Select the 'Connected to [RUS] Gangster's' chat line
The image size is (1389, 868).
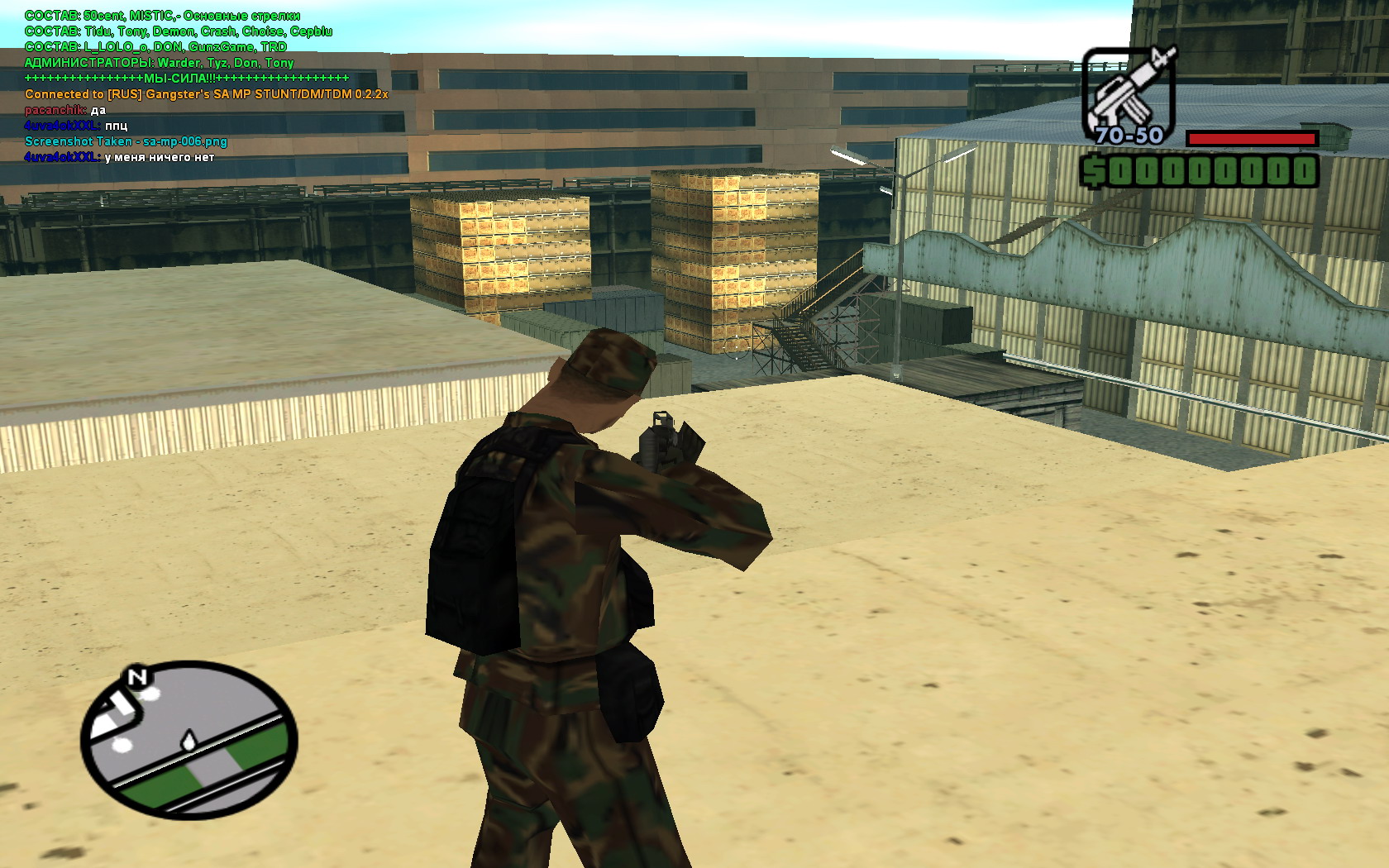click(206, 94)
